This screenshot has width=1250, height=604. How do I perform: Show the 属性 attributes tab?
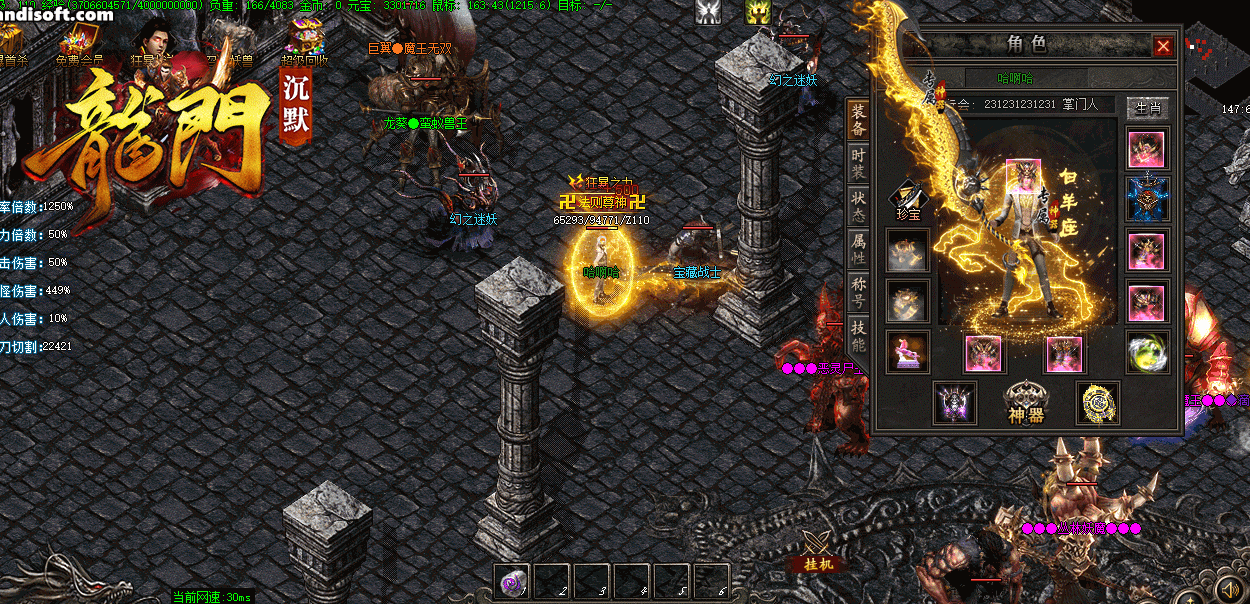(858, 248)
